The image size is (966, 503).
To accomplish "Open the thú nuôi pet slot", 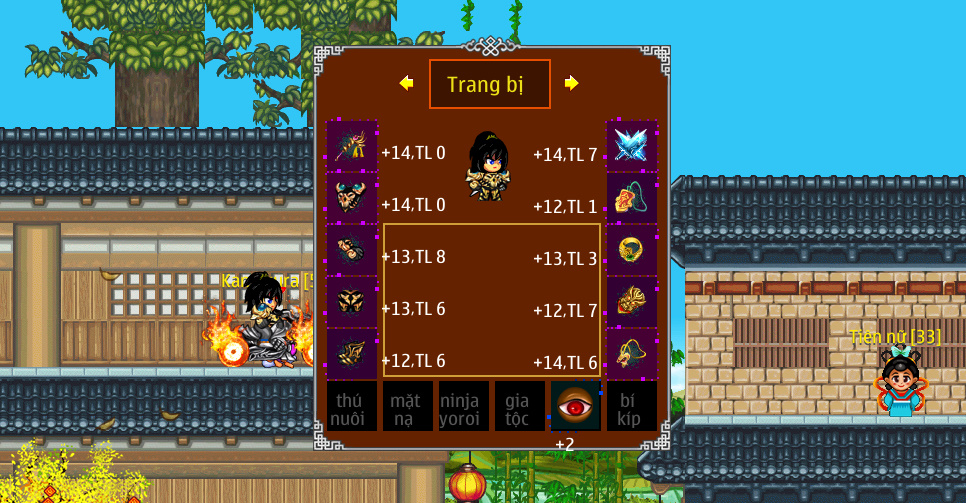I will (352, 407).
